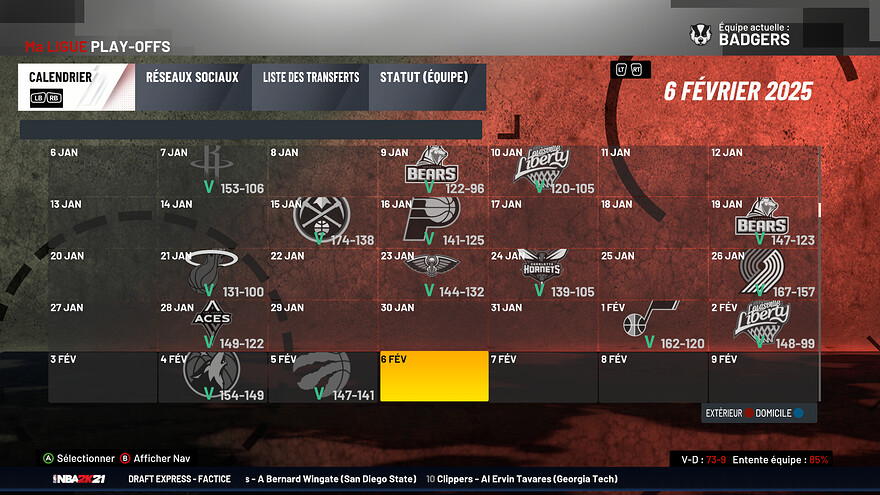Image resolution: width=880 pixels, height=495 pixels.
Task: Select the 21 Jan Heat game
Action: click(213, 274)
